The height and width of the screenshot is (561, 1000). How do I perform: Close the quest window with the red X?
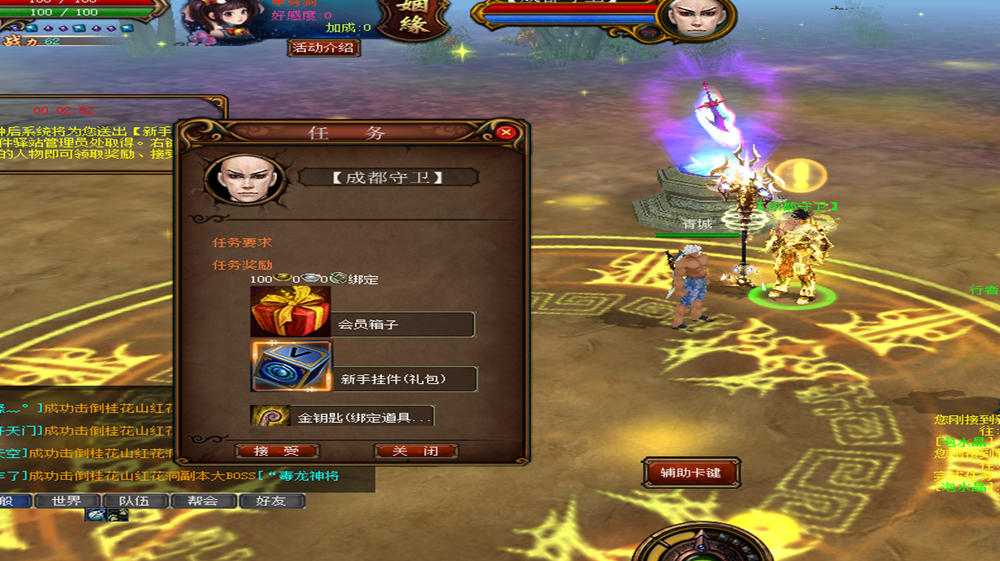(x=506, y=132)
